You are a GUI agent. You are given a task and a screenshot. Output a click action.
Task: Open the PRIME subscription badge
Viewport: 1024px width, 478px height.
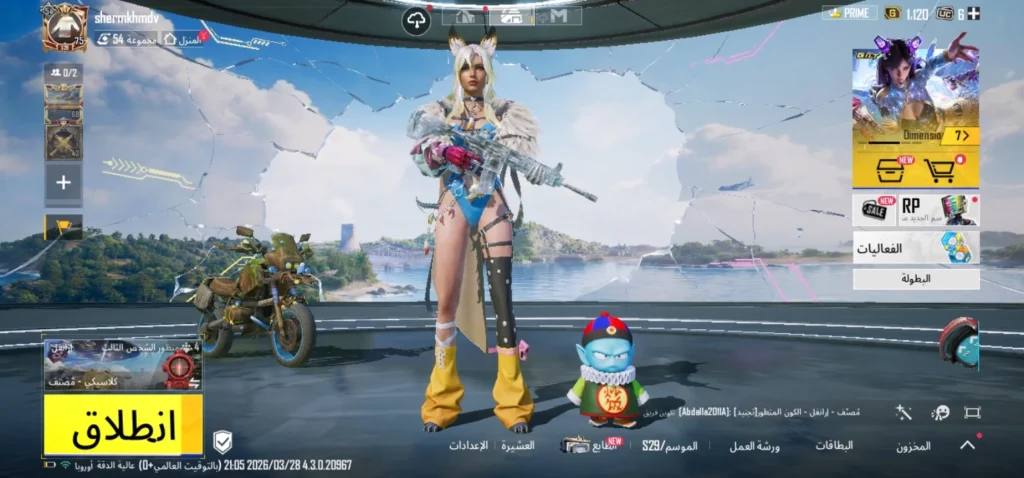pos(850,13)
